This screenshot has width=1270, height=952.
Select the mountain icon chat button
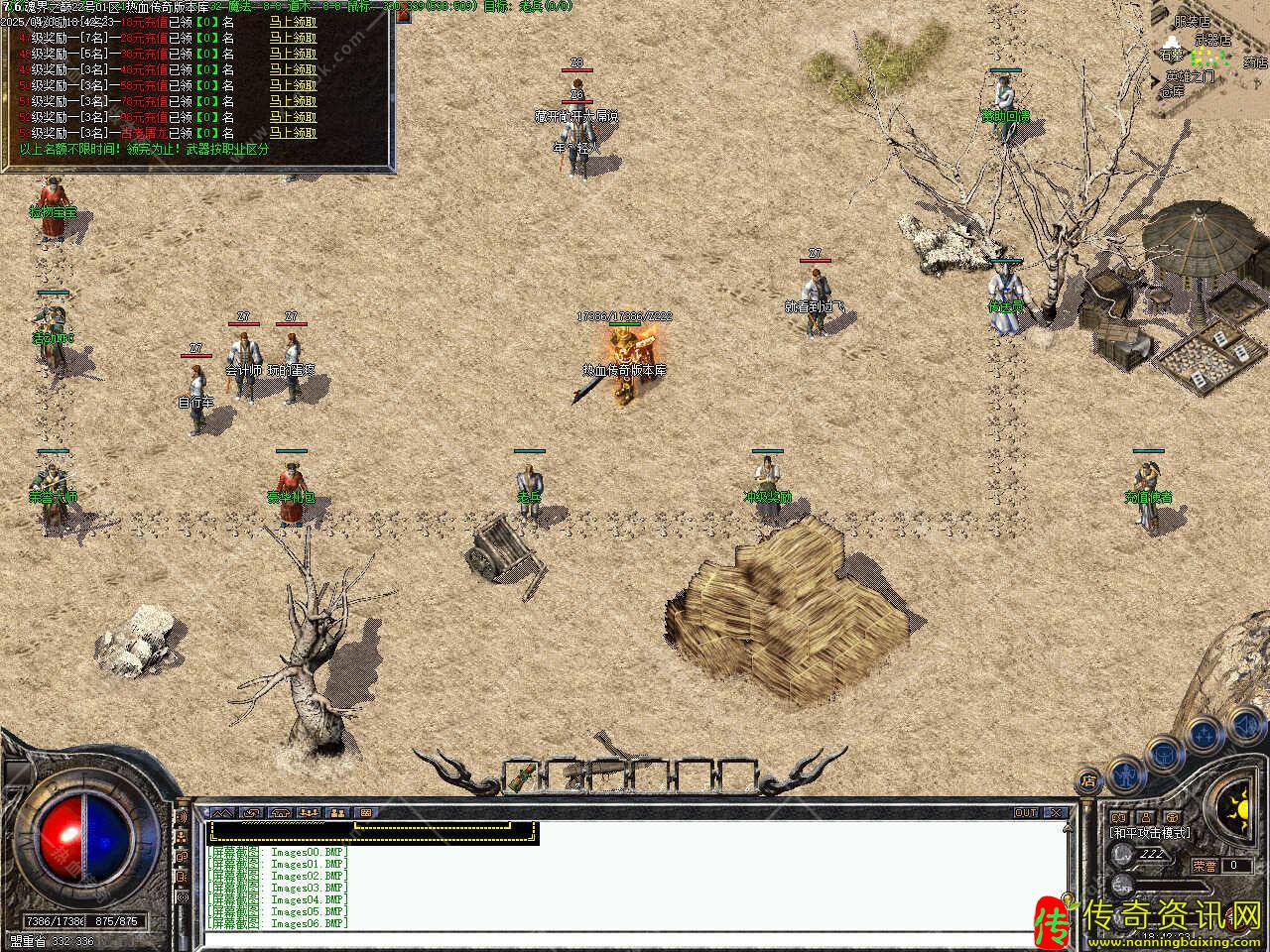(x=222, y=813)
